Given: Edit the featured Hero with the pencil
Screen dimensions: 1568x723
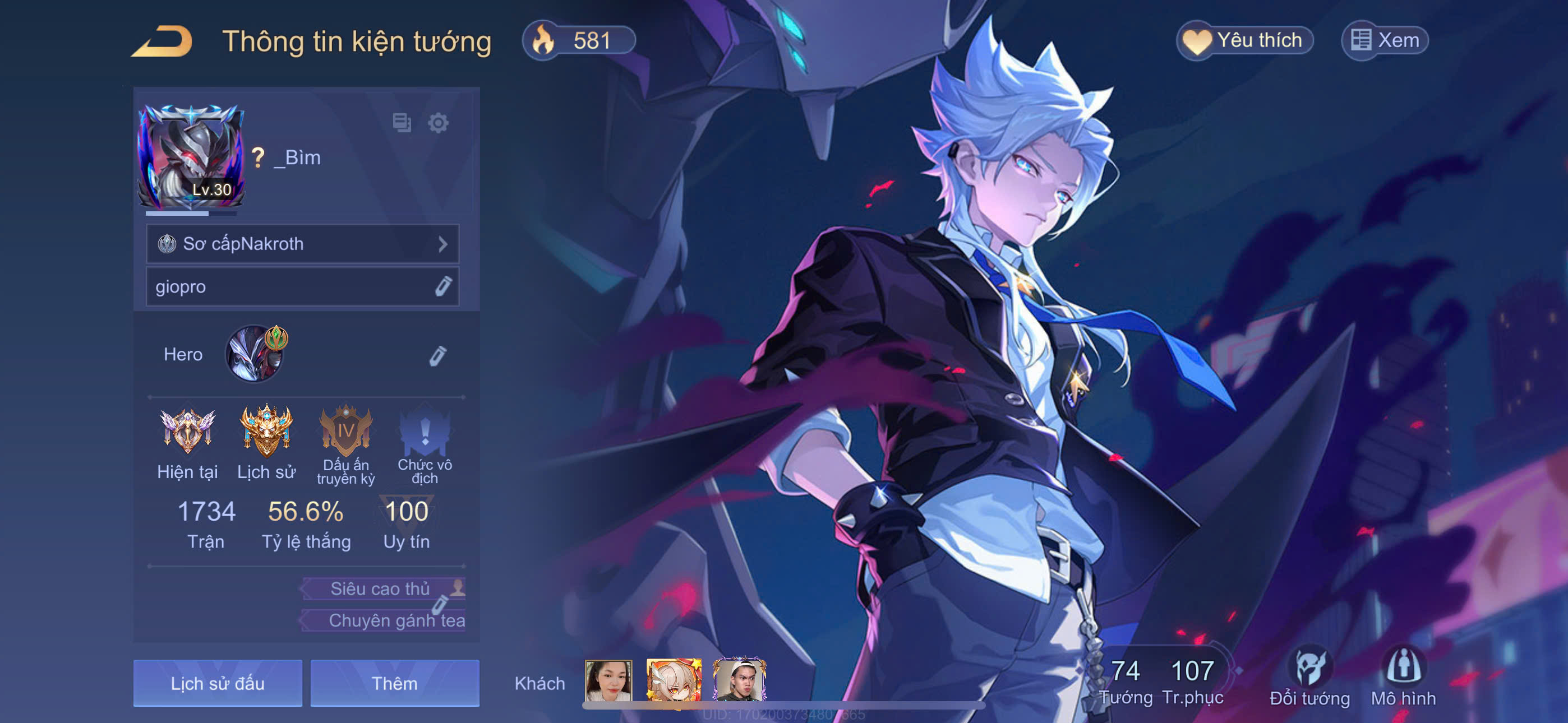Looking at the screenshot, I should click(437, 355).
